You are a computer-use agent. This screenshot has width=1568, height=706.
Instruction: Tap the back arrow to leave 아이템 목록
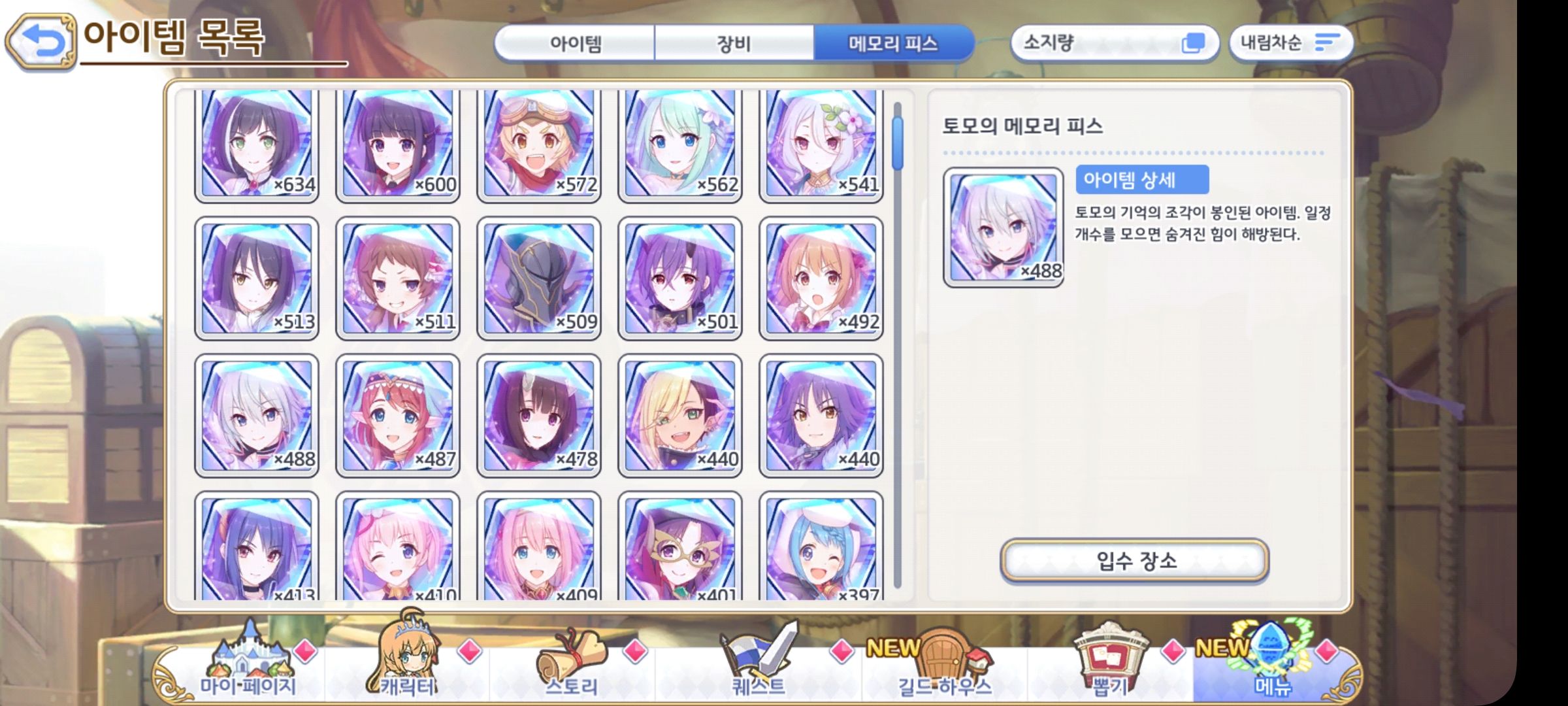[x=41, y=39]
